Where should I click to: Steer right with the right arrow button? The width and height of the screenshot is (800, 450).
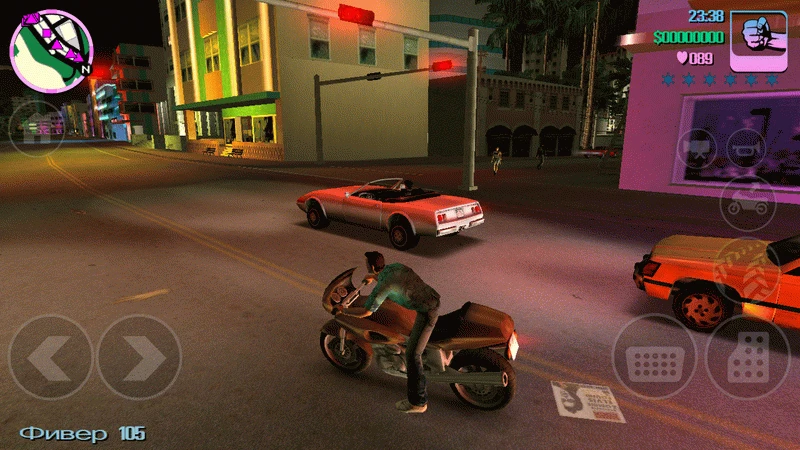(139, 356)
